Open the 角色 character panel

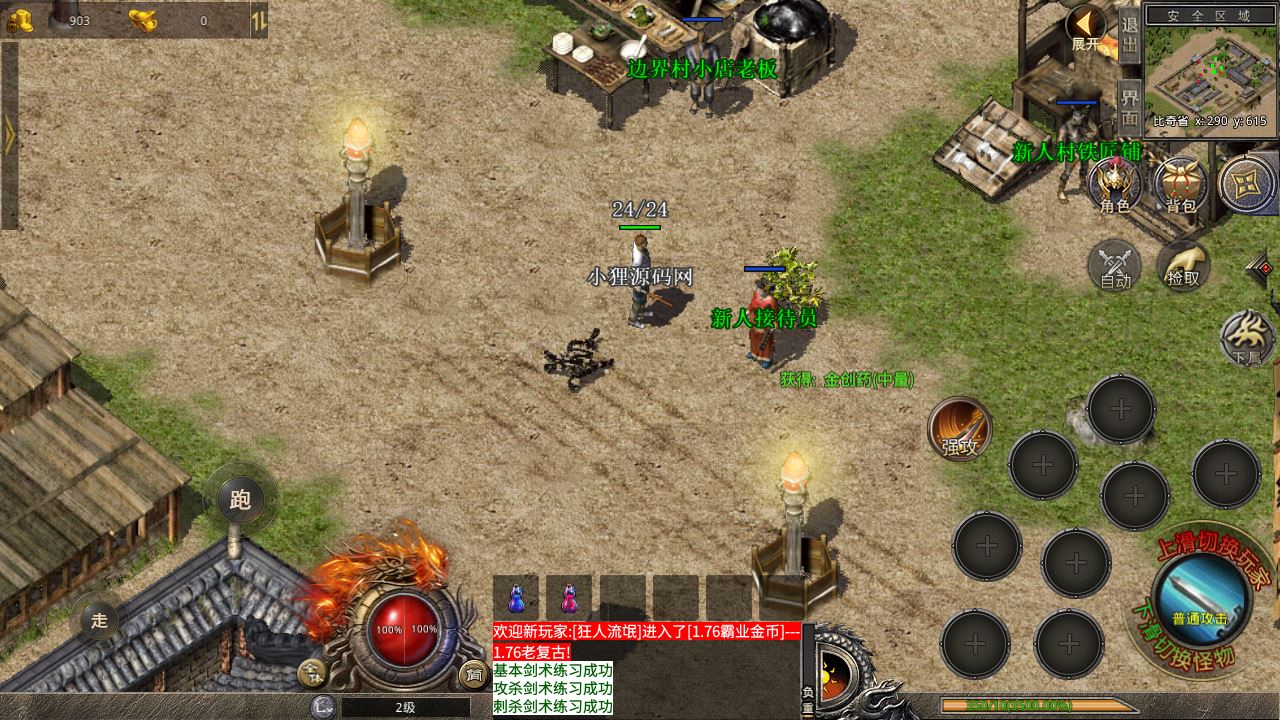click(1115, 185)
